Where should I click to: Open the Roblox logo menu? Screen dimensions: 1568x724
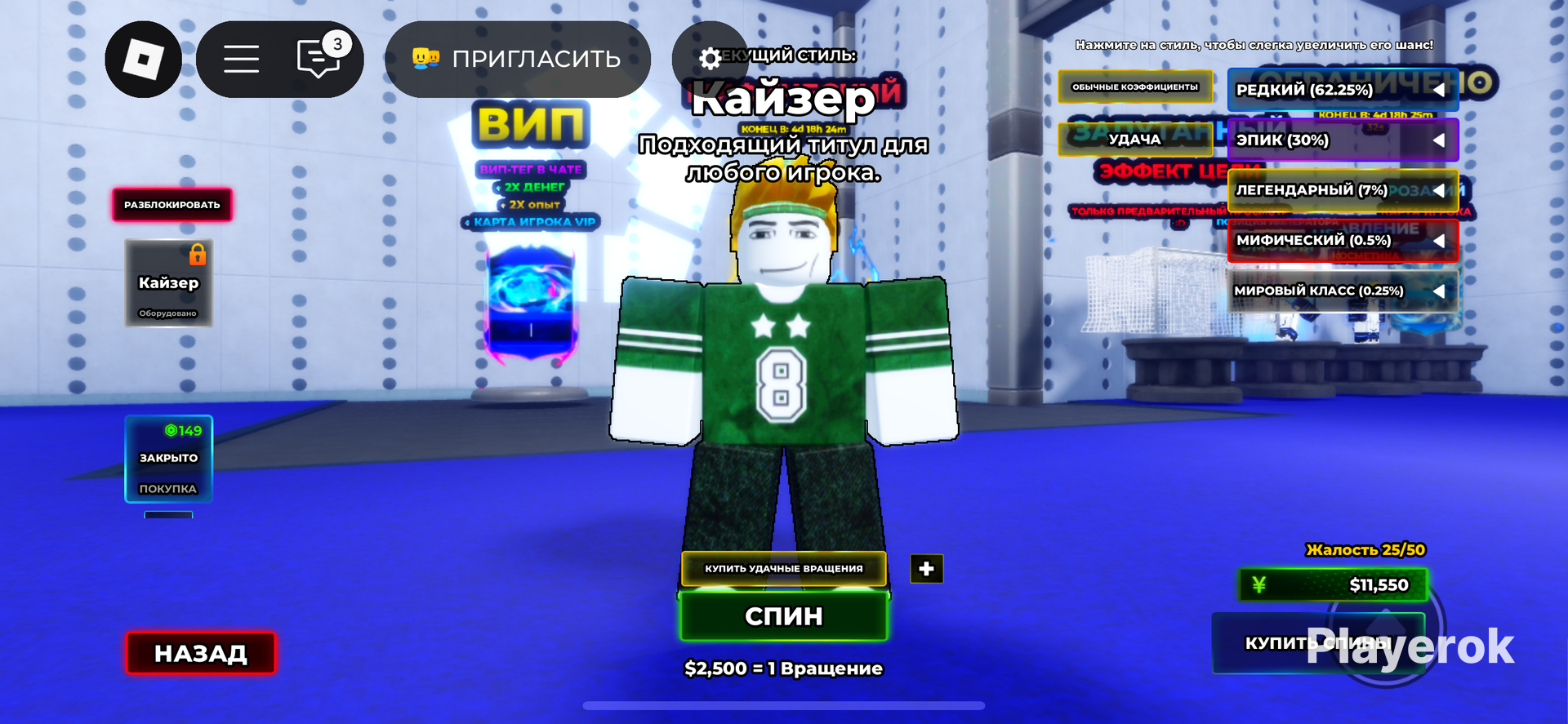[143, 59]
